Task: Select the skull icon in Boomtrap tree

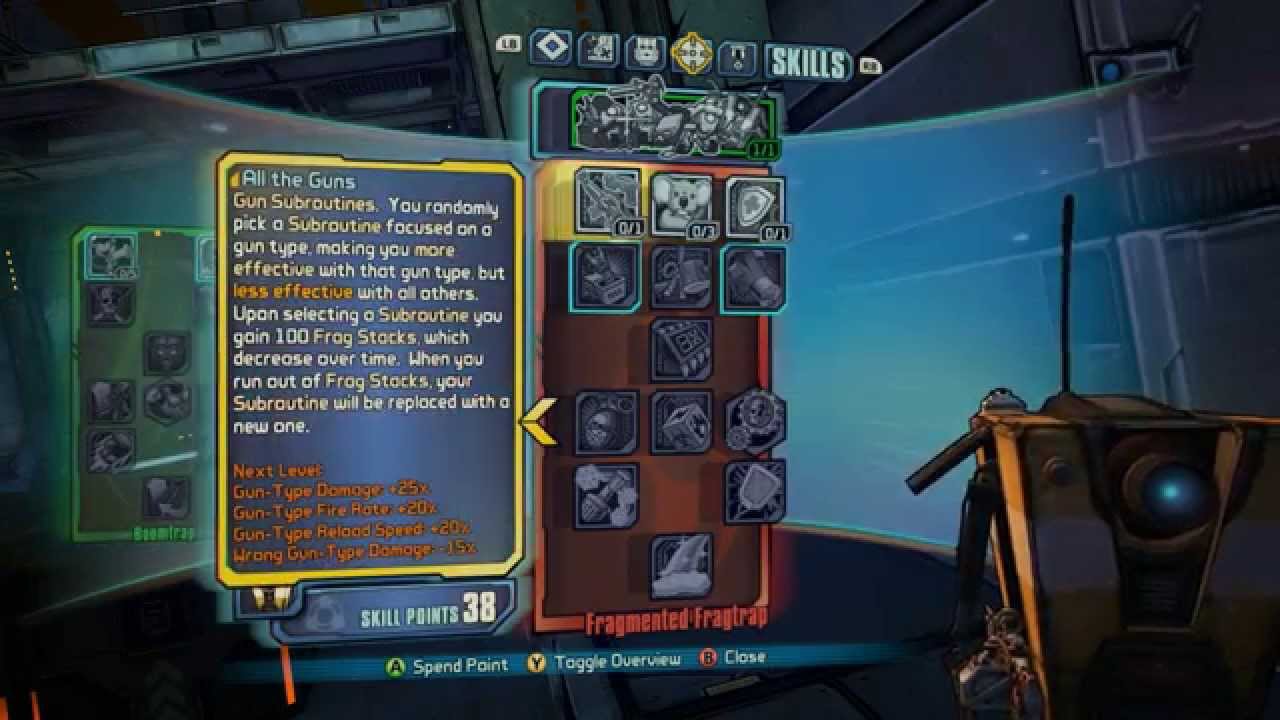Action: point(110,304)
